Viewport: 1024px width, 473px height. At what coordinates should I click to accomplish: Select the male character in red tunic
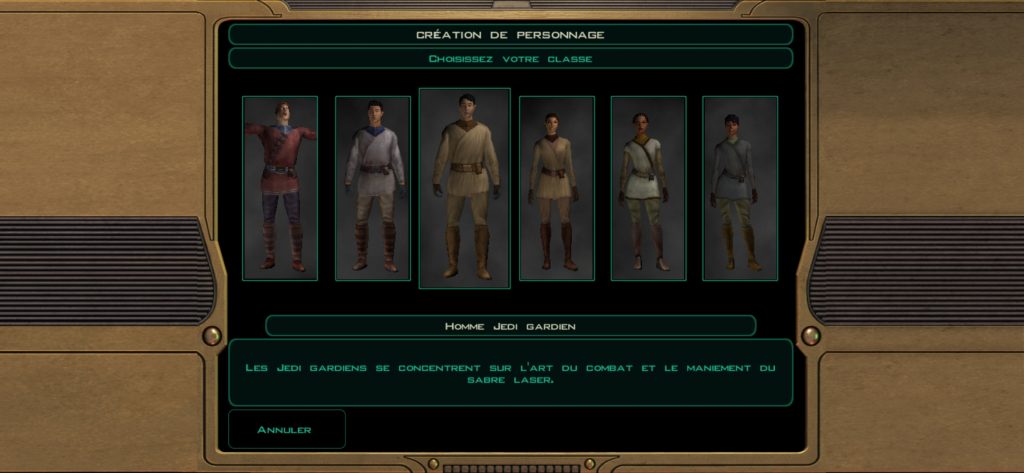(x=280, y=188)
